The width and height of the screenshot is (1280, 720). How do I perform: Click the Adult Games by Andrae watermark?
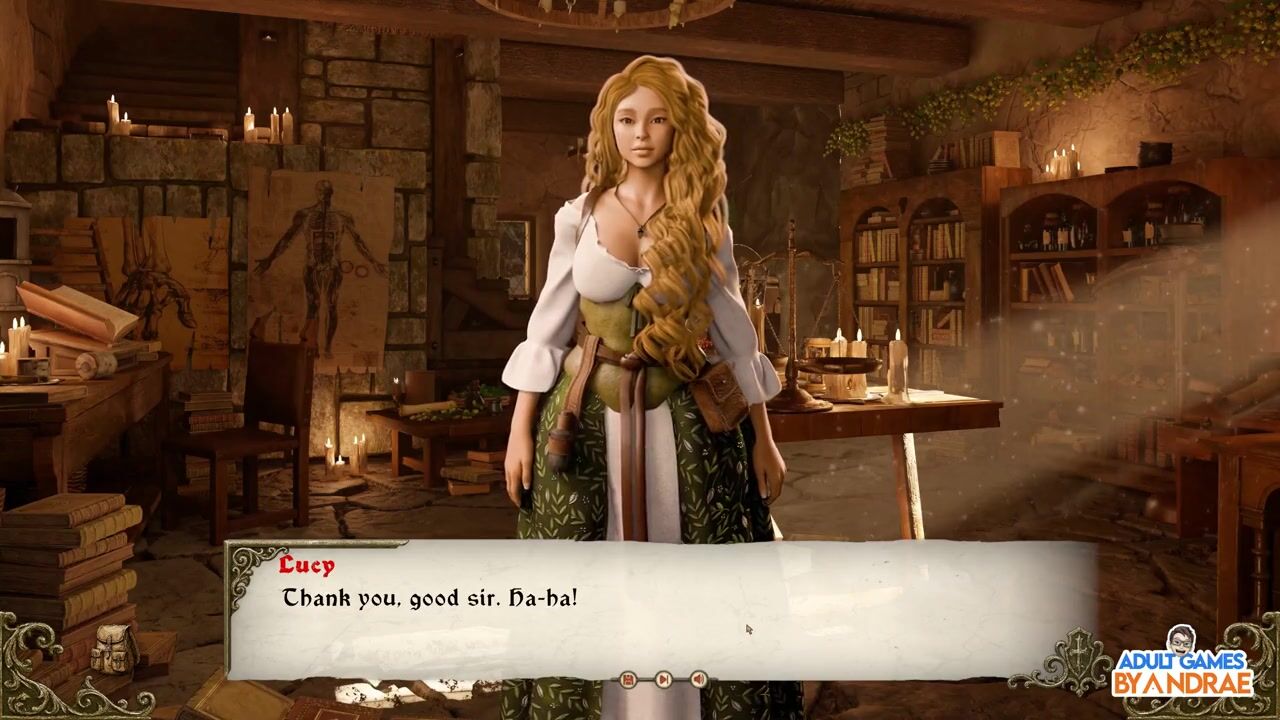click(x=1185, y=667)
